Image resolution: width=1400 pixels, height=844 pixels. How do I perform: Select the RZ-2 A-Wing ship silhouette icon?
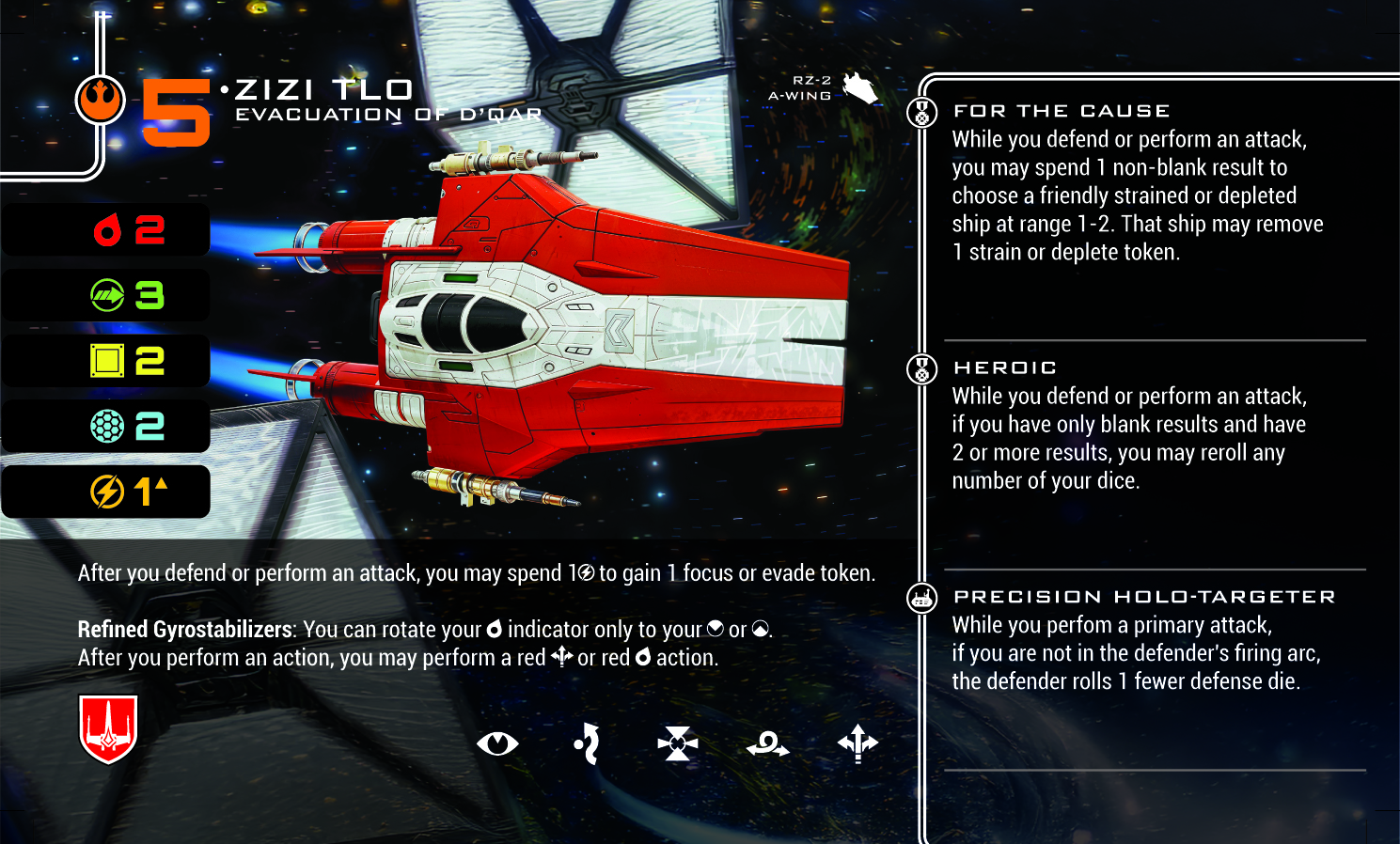(860, 88)
